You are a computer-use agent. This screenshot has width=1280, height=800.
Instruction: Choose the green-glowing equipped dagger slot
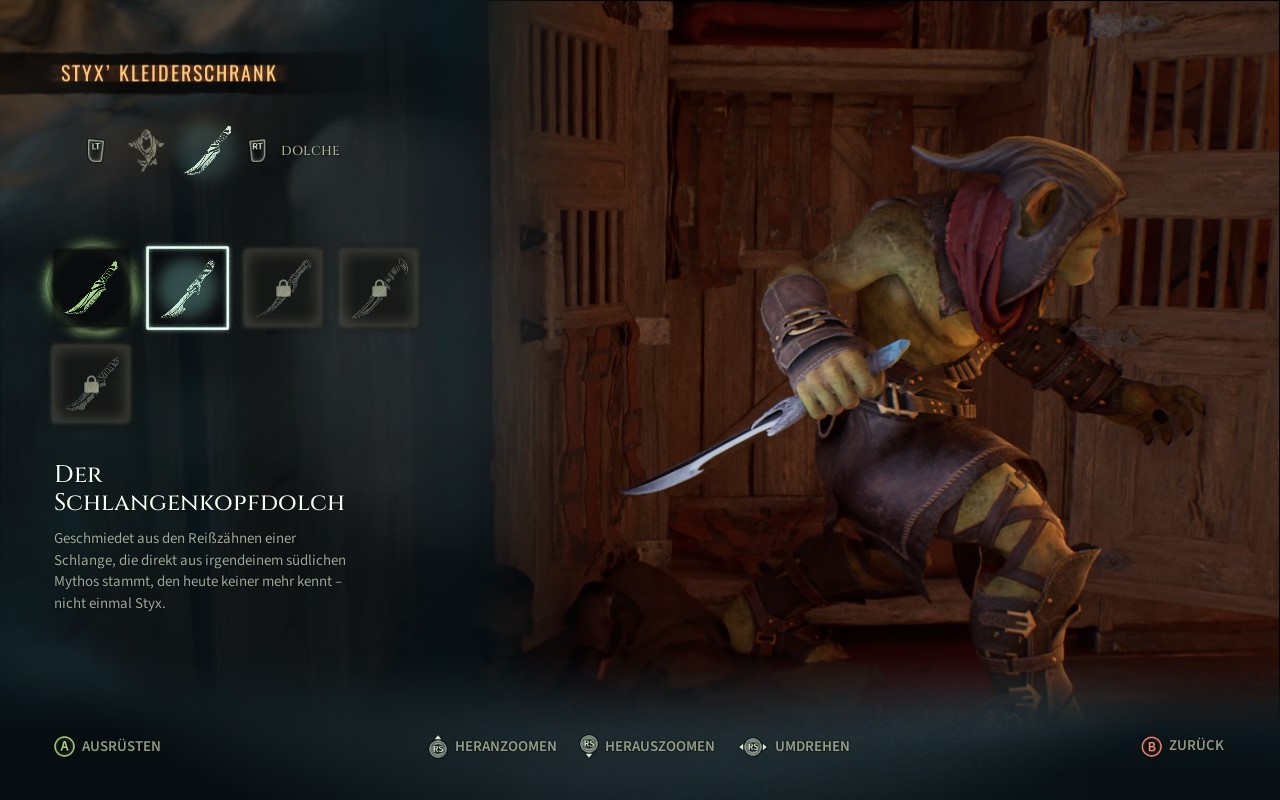point(91,288)
